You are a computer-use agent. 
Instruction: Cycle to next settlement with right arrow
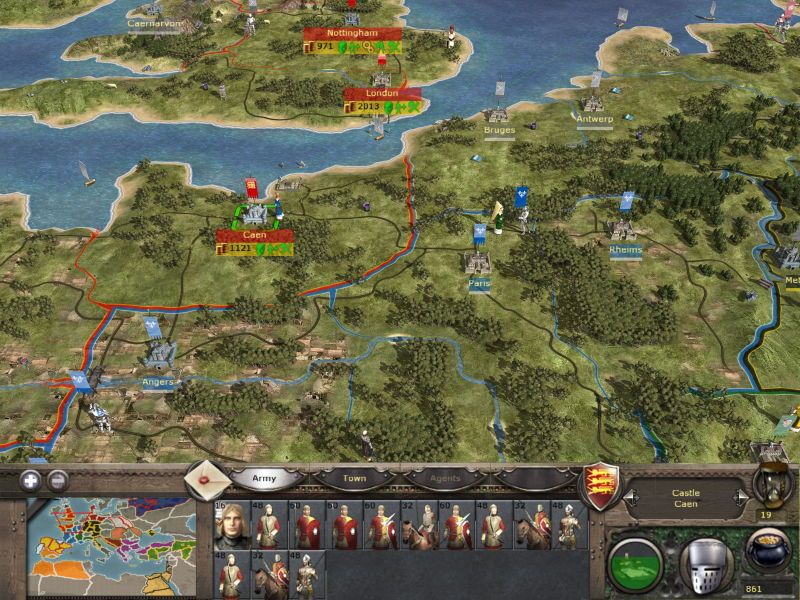(x=740, y=497)
